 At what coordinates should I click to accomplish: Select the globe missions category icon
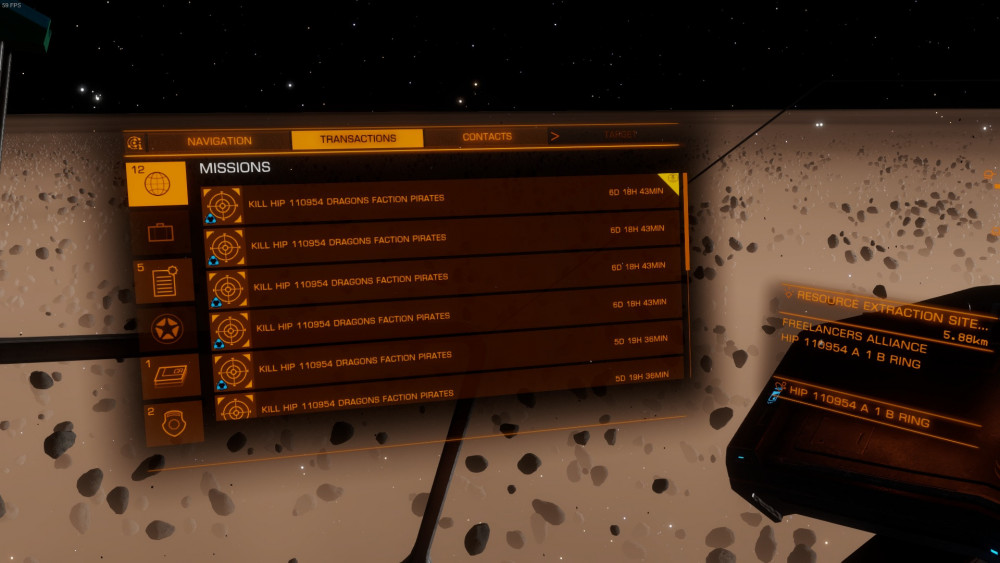[x=157, y=184]
